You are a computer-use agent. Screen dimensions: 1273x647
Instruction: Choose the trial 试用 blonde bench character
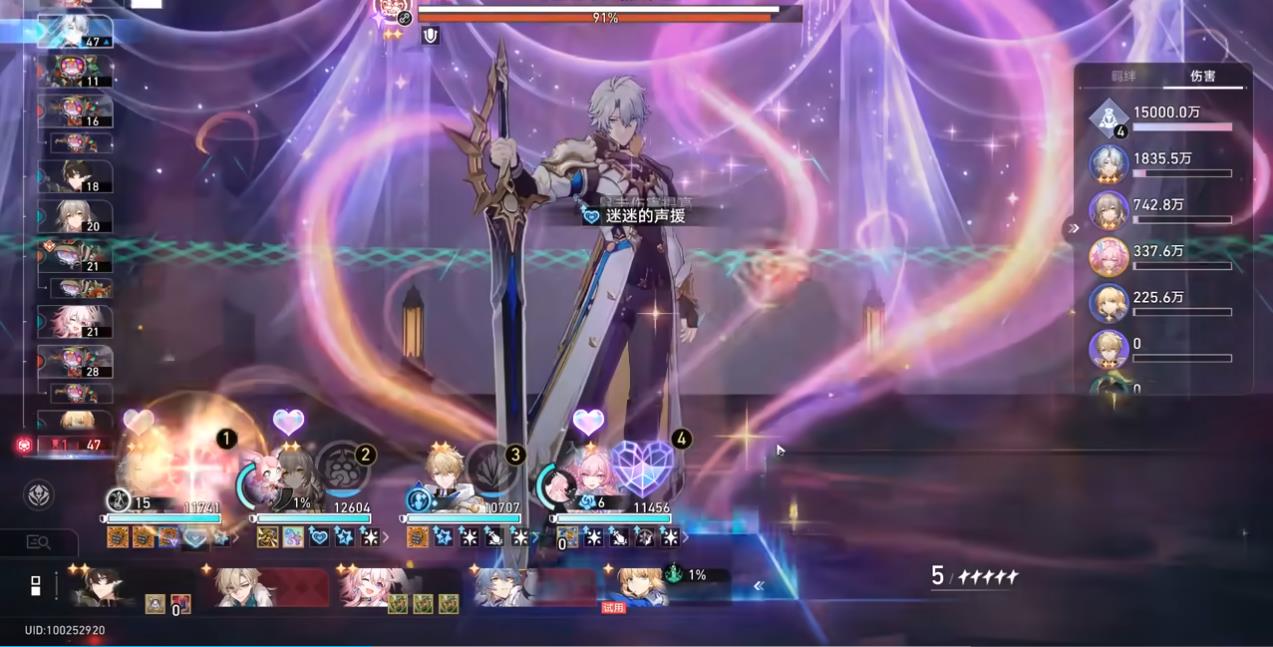[640, 588]
